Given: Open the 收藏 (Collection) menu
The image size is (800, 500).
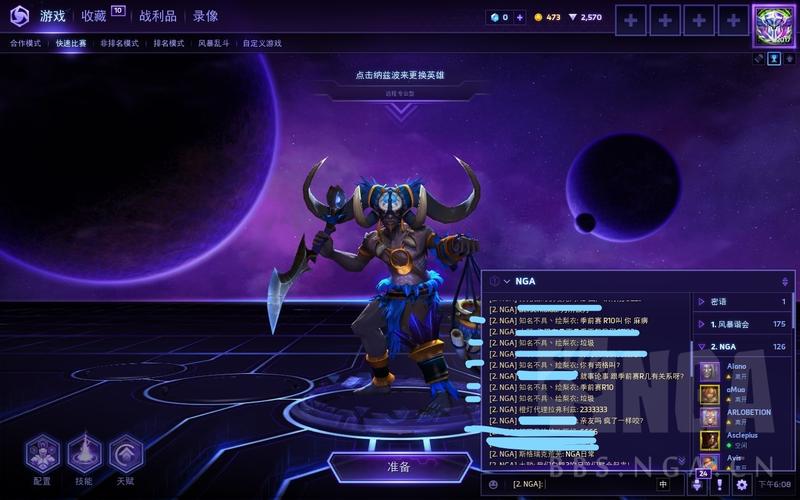Looking at the screenshot, I should tap(96, 16).
